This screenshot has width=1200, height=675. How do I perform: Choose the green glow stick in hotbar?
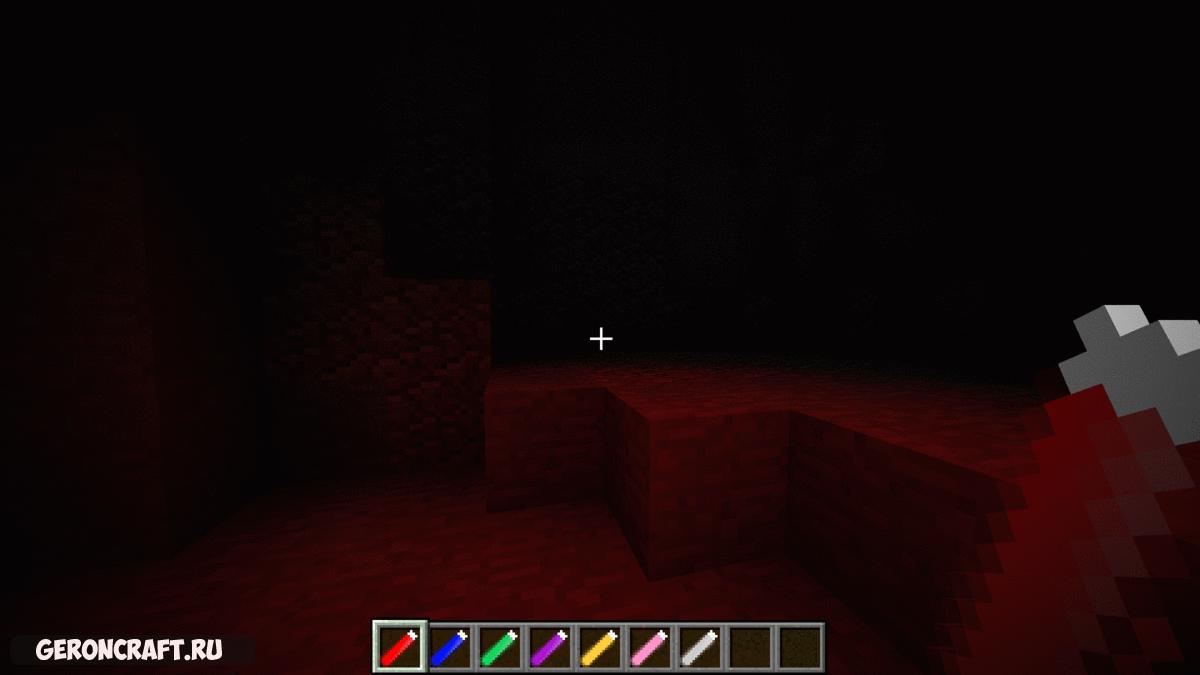pos(500,647)
